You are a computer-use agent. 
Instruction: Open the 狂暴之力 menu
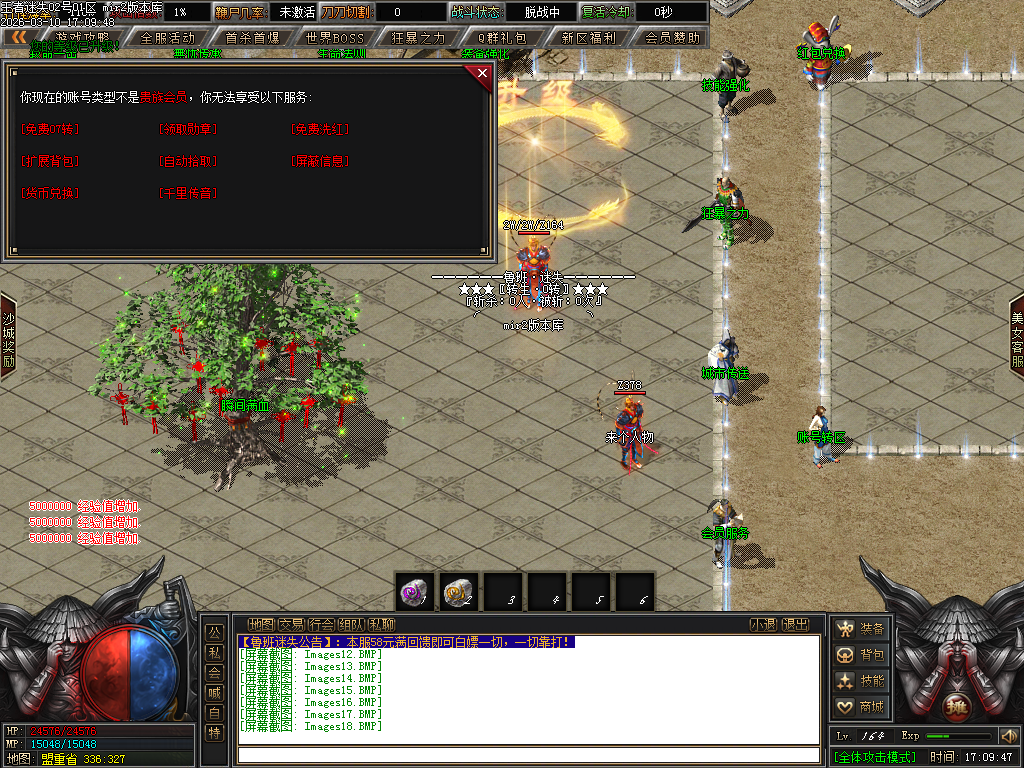419,38
